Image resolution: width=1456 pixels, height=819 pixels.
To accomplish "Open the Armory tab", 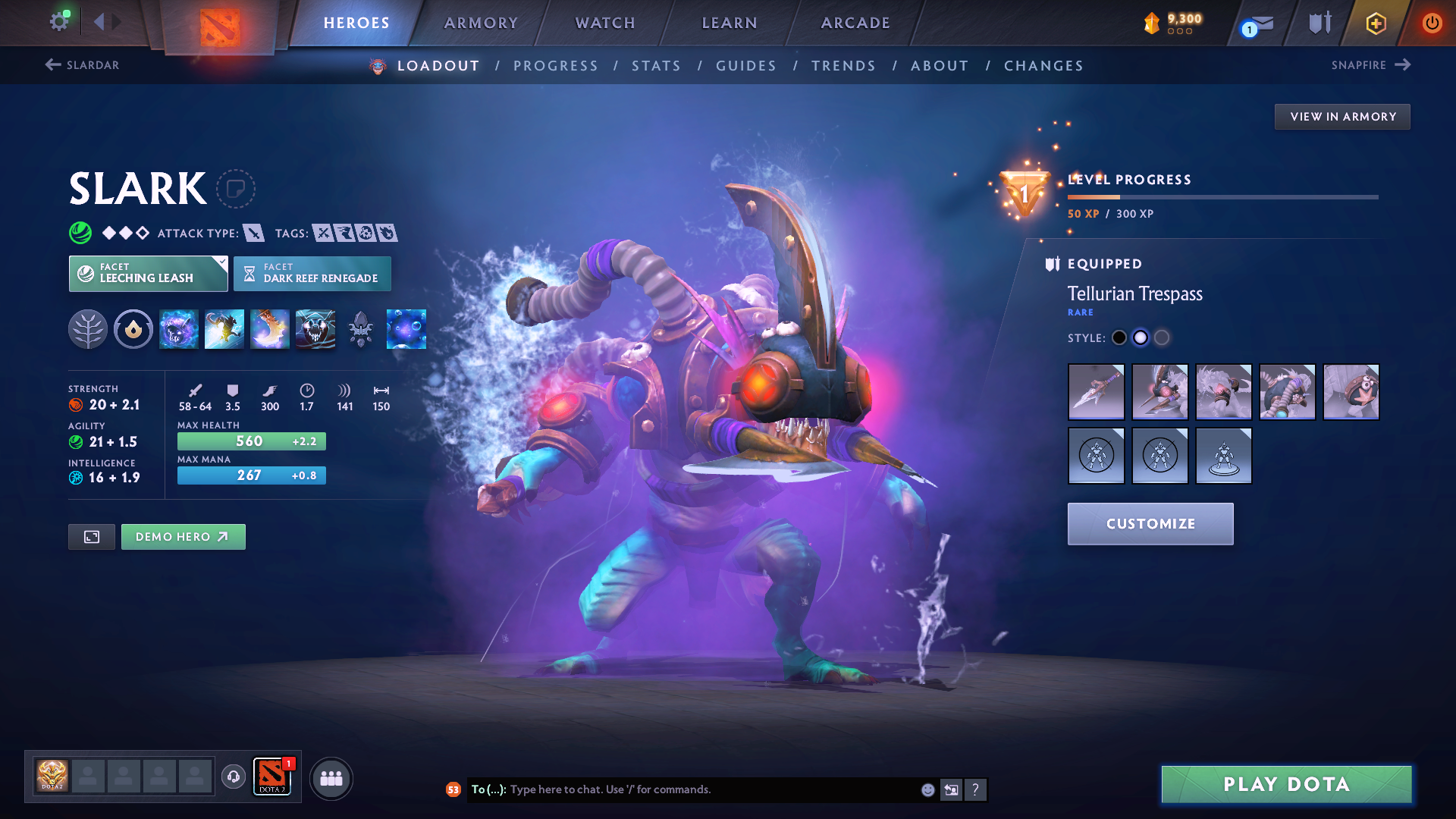I will click(481, 23).
